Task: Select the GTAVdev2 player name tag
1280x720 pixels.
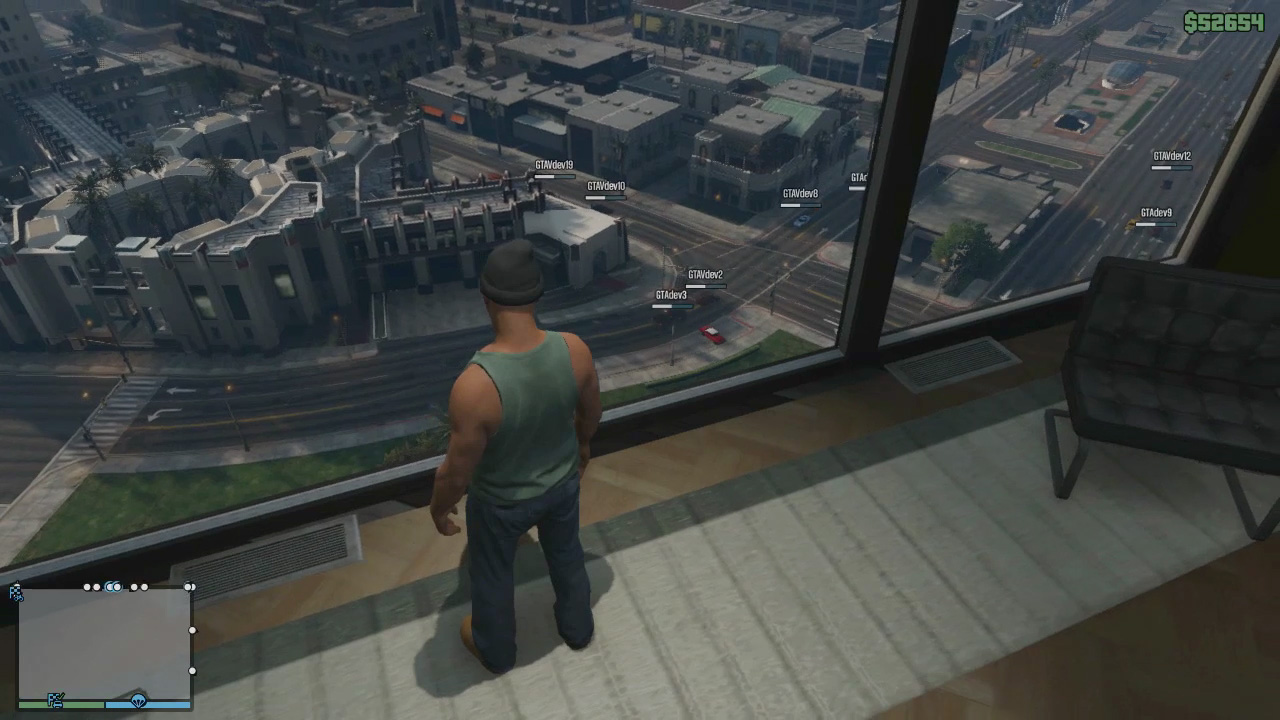Action: (705, 275)
